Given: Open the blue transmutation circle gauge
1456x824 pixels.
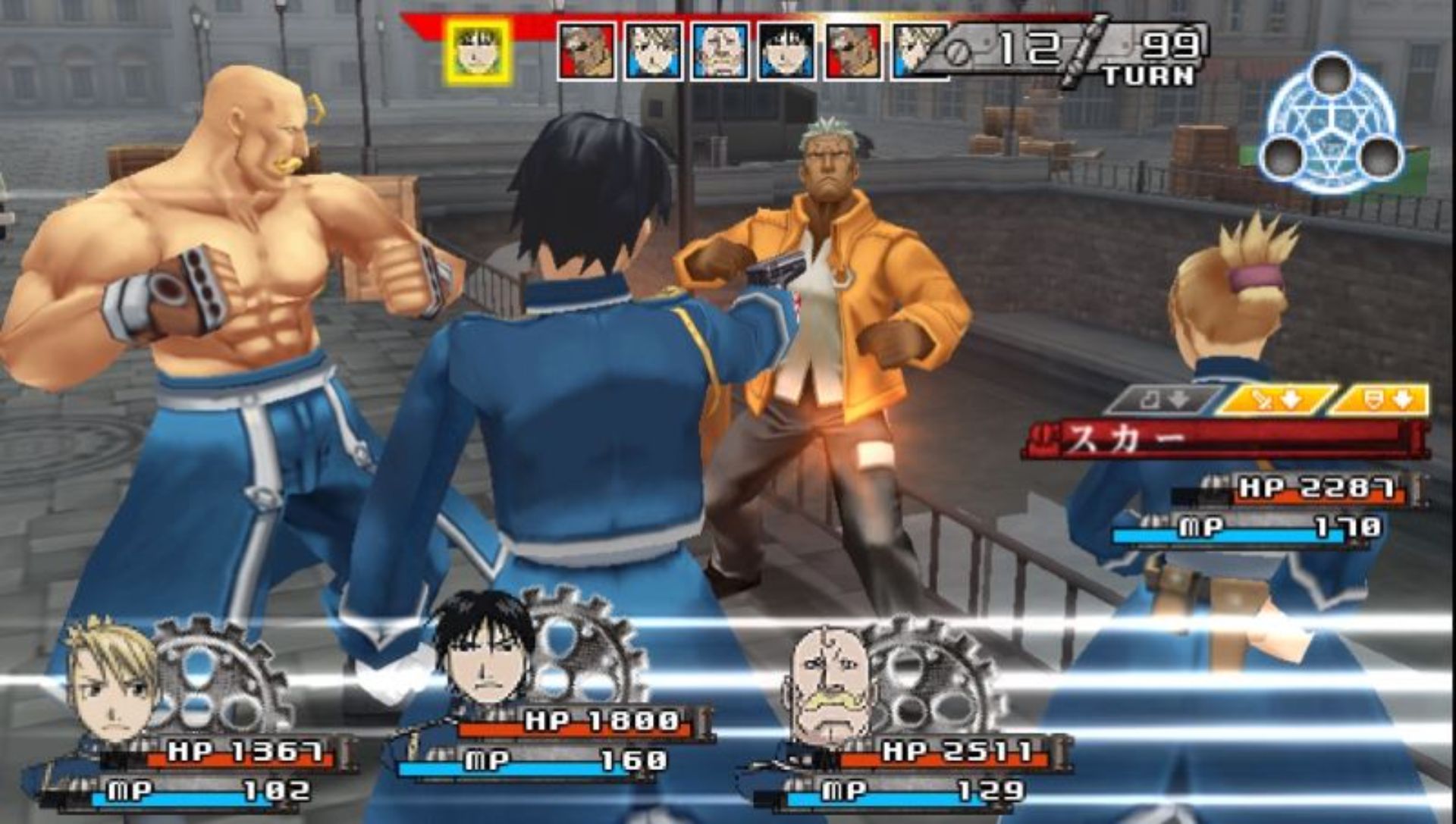Looking at the screenshot, I should click(x=1331, y=124).
